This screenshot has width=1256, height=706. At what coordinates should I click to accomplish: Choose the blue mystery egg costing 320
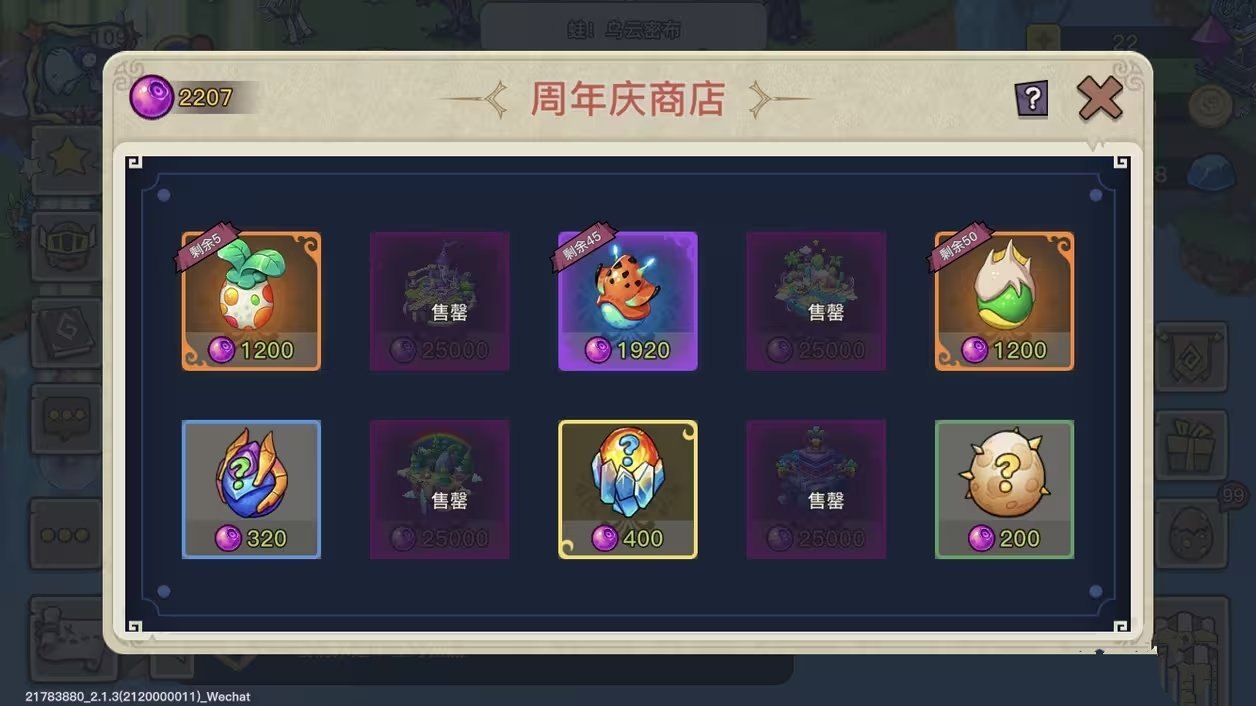(x=251, y=489)
